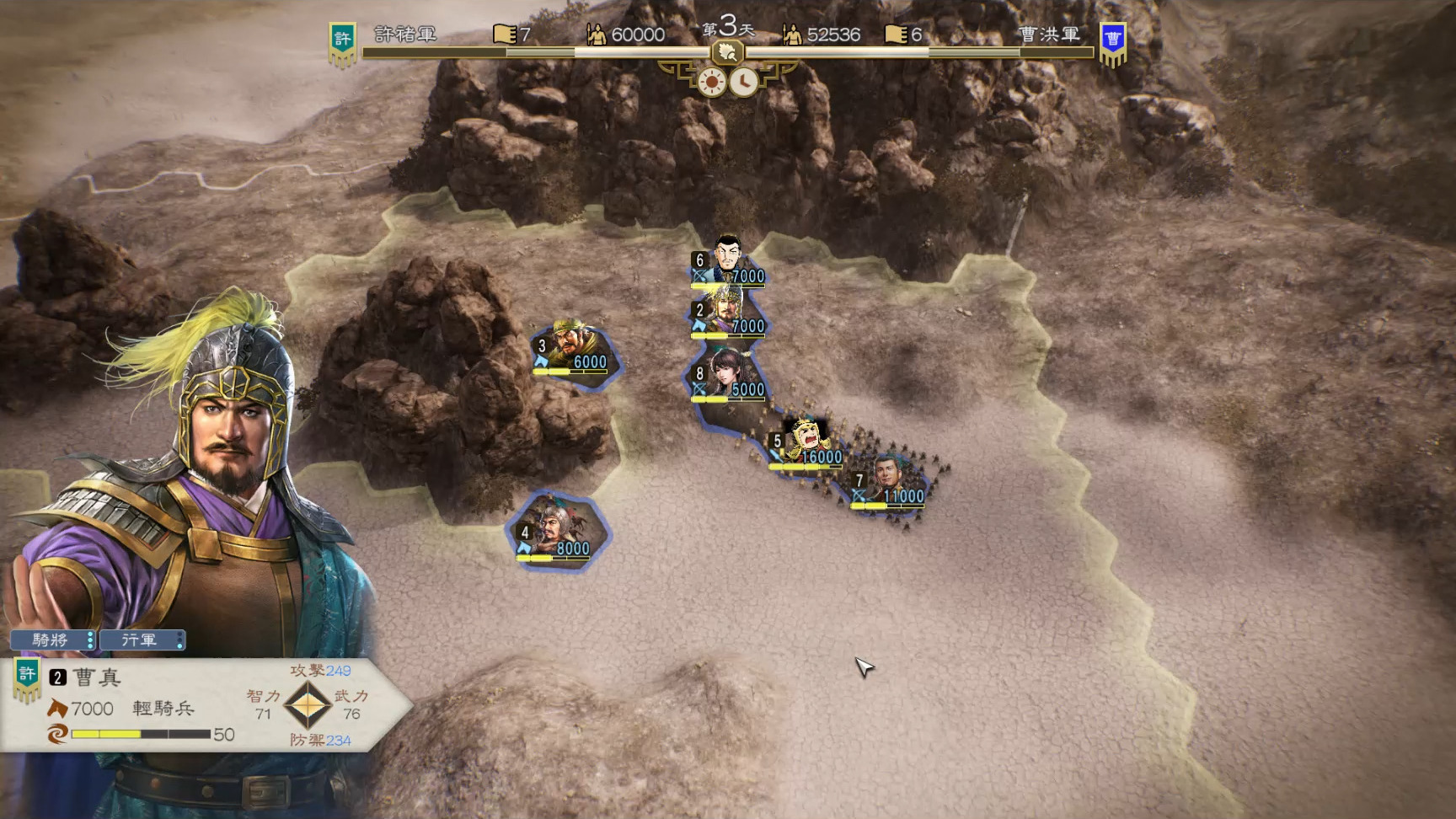Click the 曹 army blue banner
1456x819 pixels.
point(1113,42)
